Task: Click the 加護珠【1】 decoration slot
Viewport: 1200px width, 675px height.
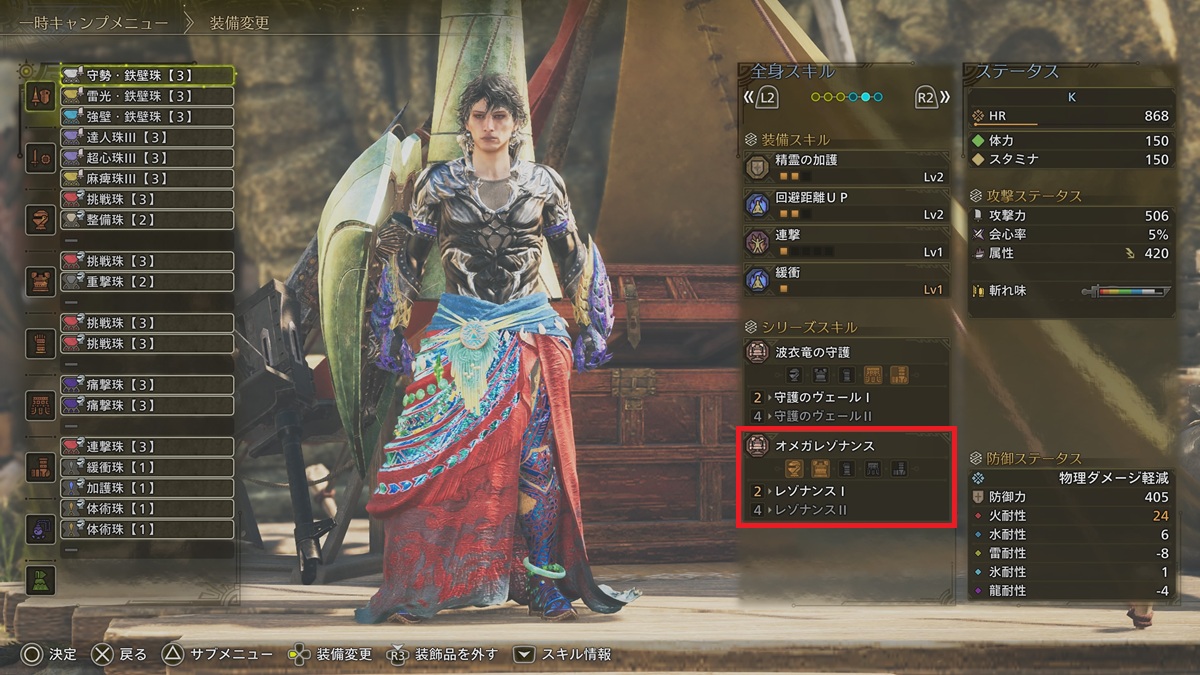Action: 146,488
